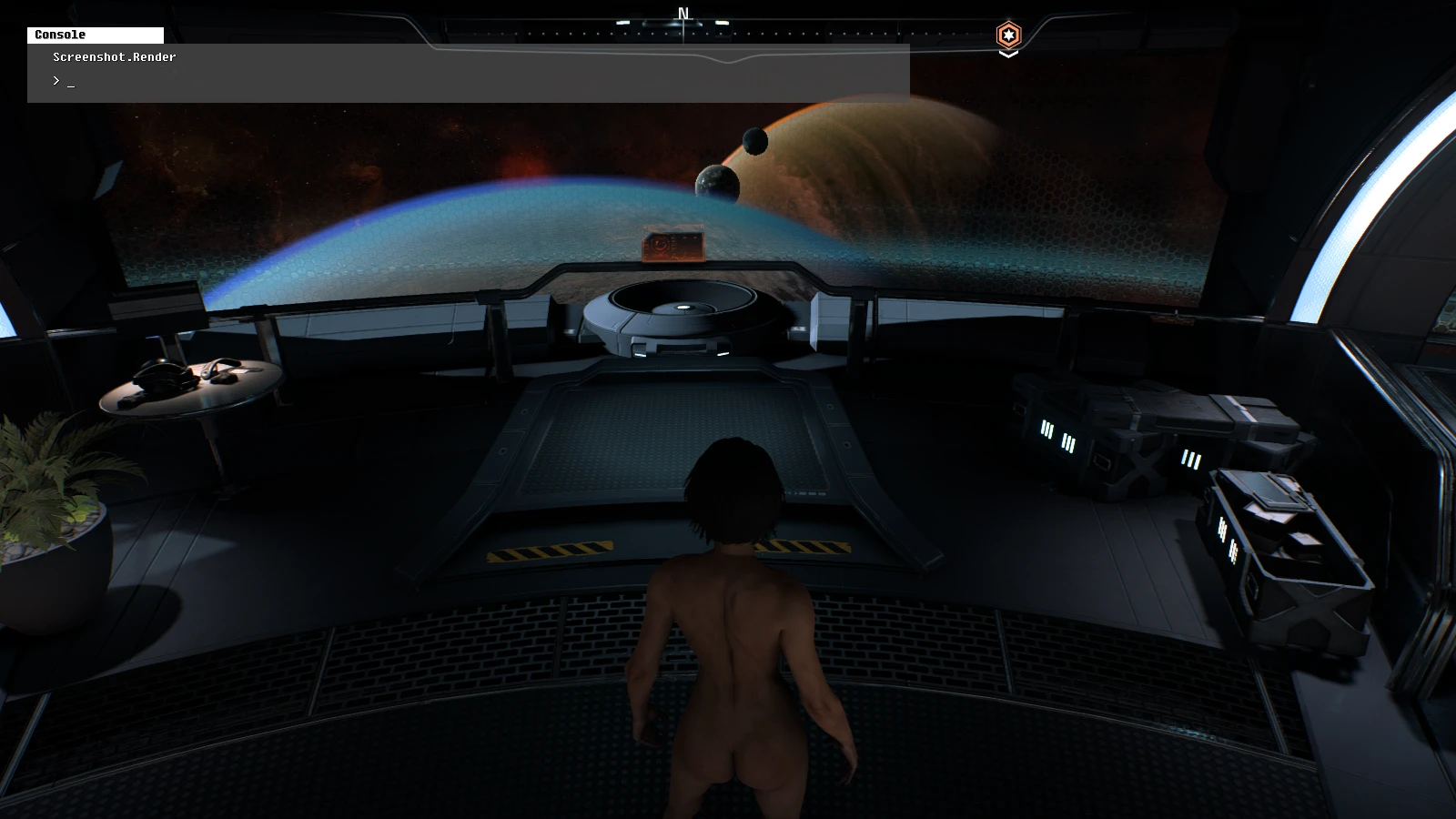The width and height of the screenshot is (1456, 819).
Task: Click the round ventilation console on the dashboard
Action: (682, 308)
